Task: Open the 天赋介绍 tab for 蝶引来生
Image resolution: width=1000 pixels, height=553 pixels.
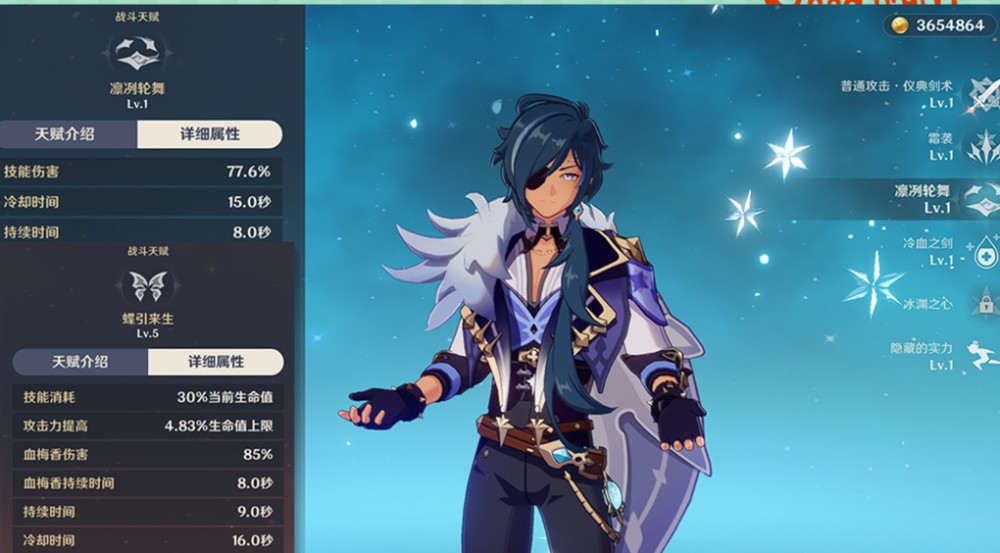Action: (80, 362)
